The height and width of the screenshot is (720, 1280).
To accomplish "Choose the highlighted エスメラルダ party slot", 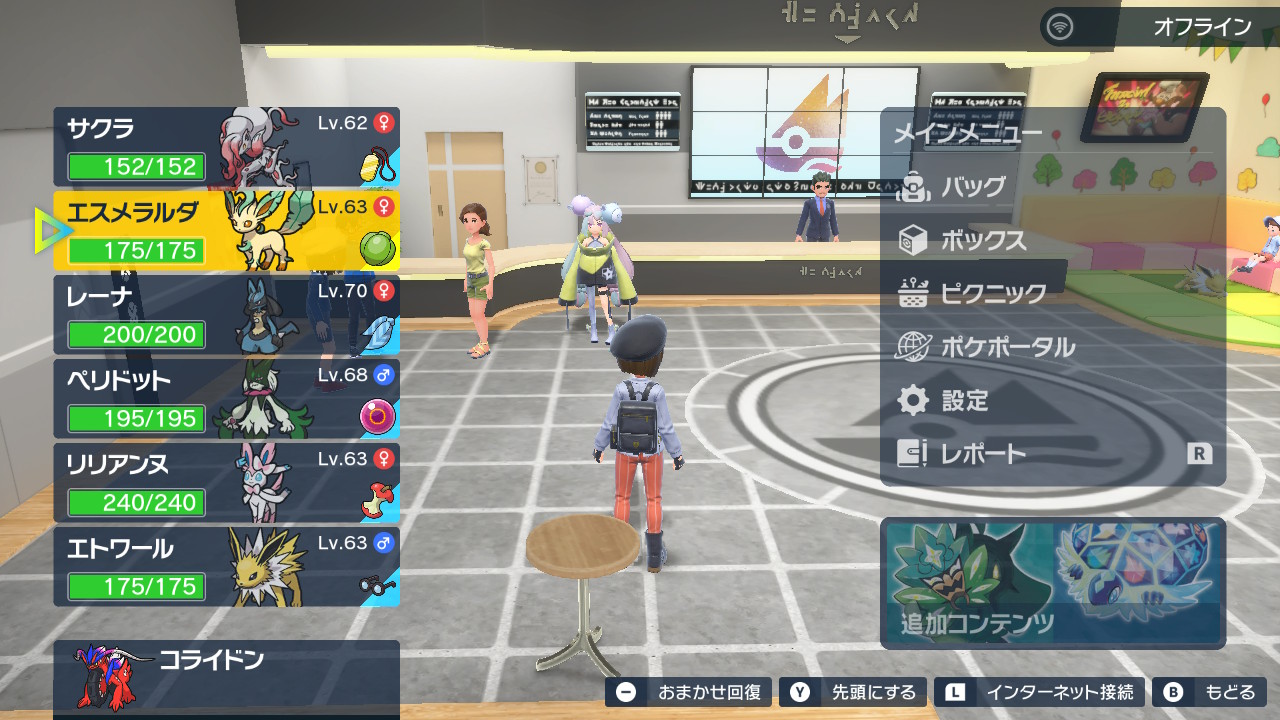I will click(x=226, y=231).
